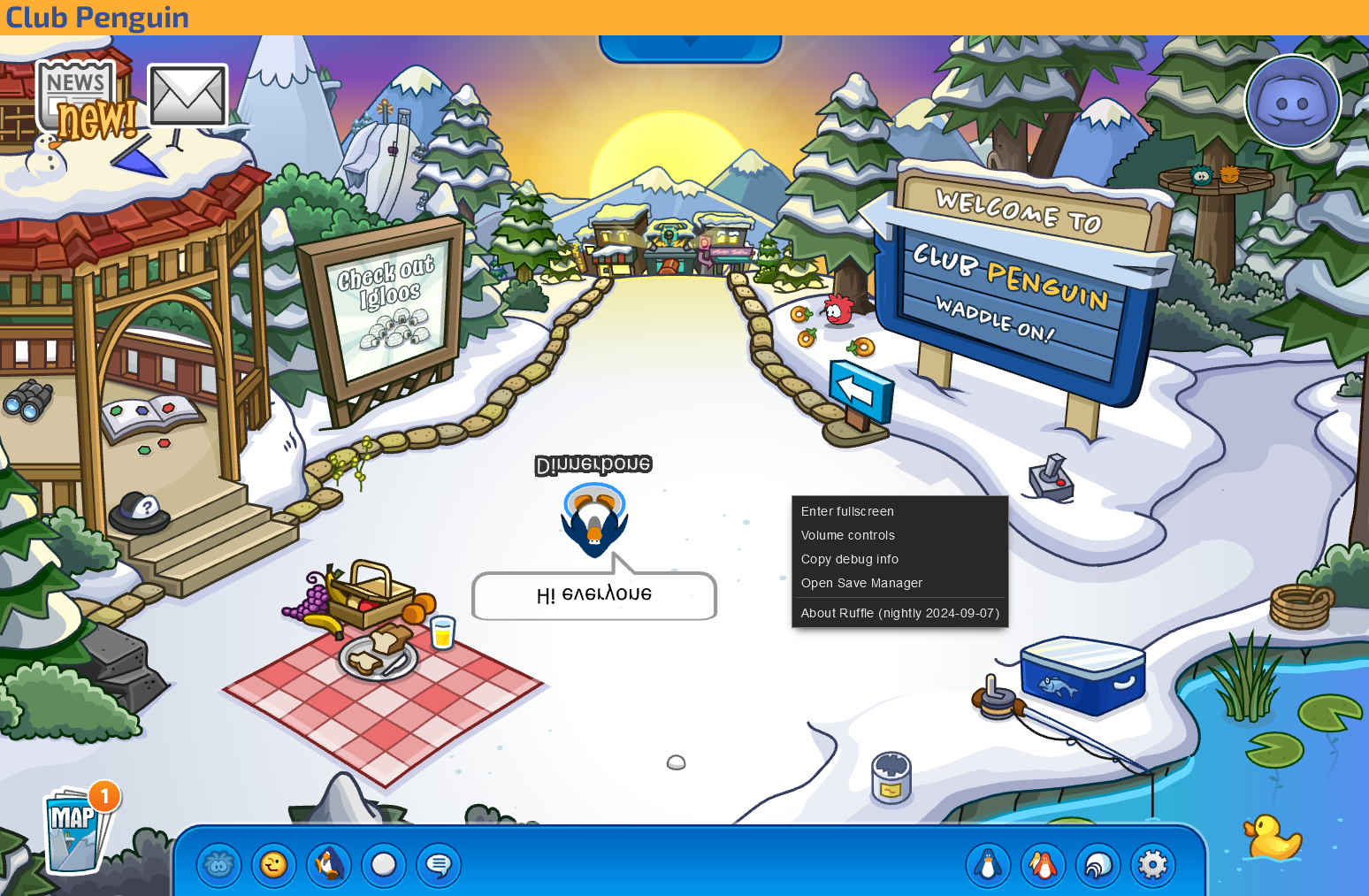The height and width of the screenshot is (896, 1369).
Task: Choose Enter fullscreen from the context menu
Action: 847,511
